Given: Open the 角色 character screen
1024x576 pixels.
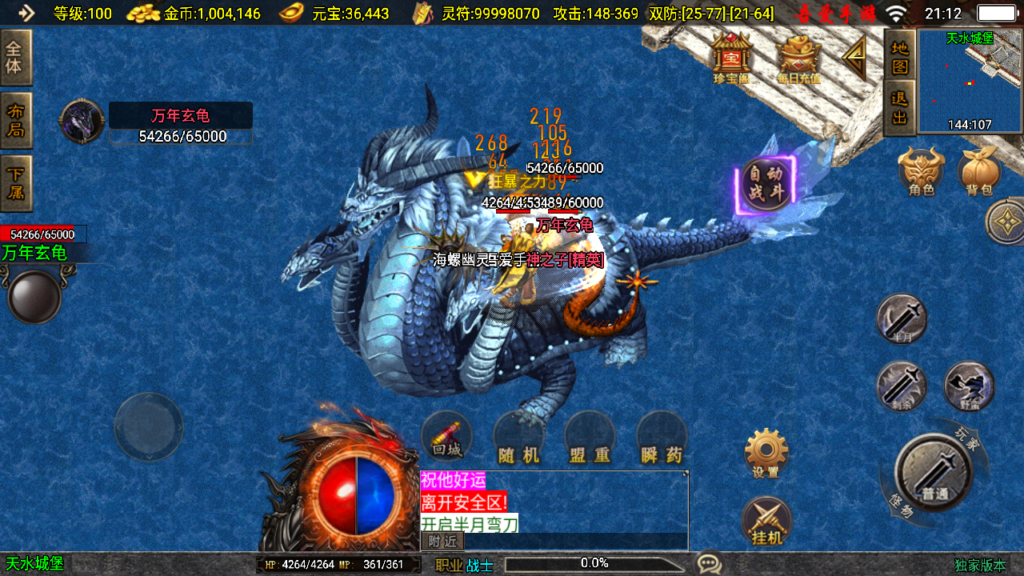Looking at the screenshot, I should click(x=920, y=170).
